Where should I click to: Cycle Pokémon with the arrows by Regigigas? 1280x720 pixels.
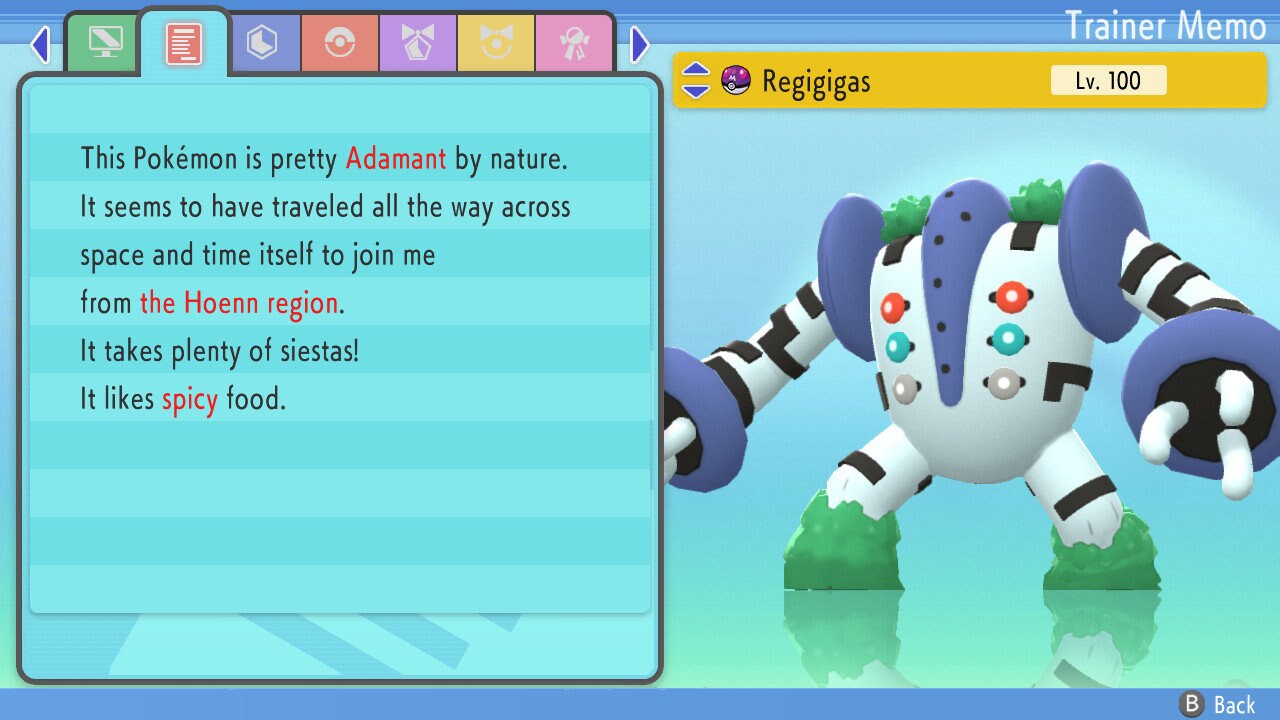tap(696, 80)
